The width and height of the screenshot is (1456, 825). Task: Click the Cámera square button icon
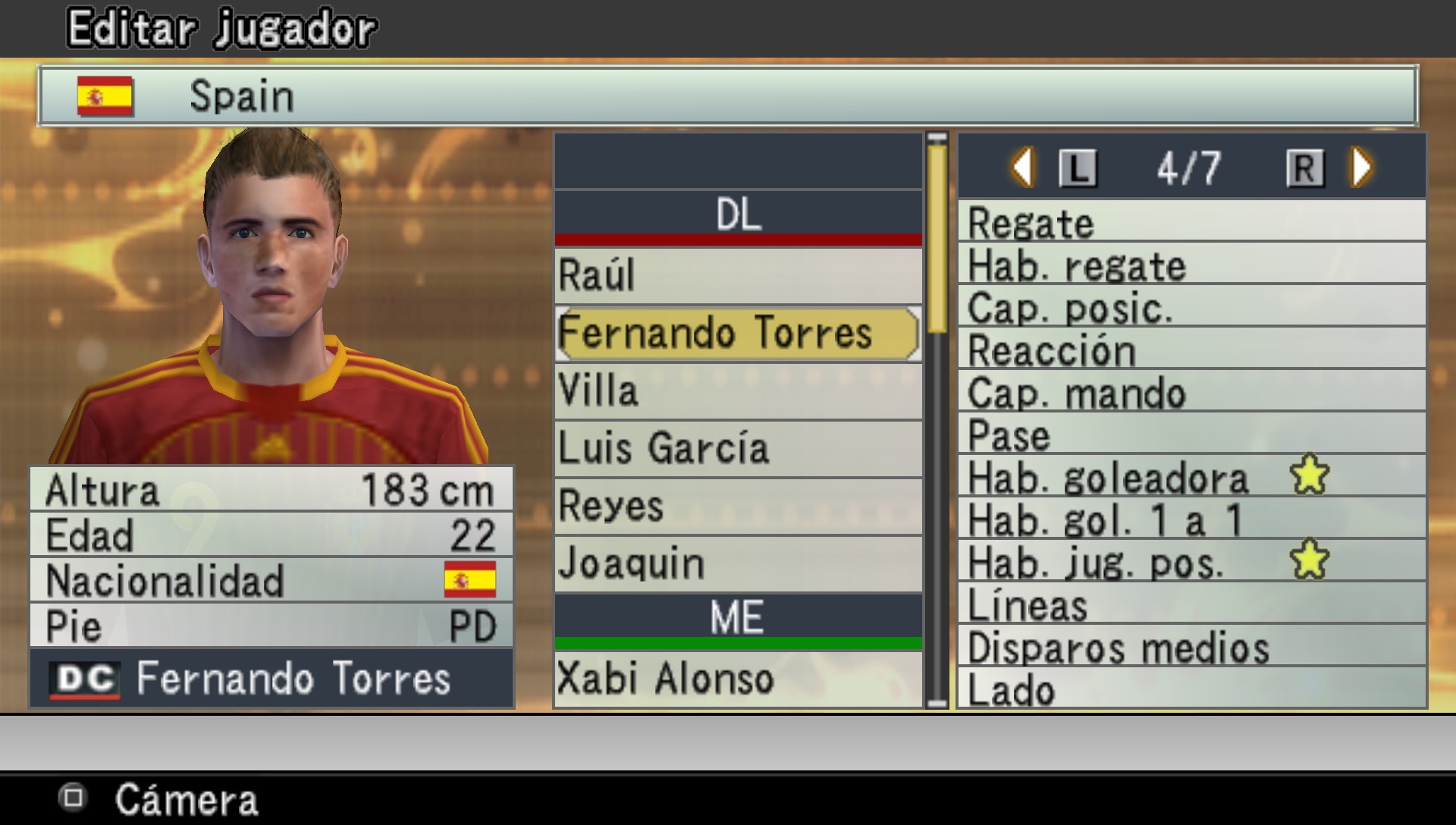73,797
